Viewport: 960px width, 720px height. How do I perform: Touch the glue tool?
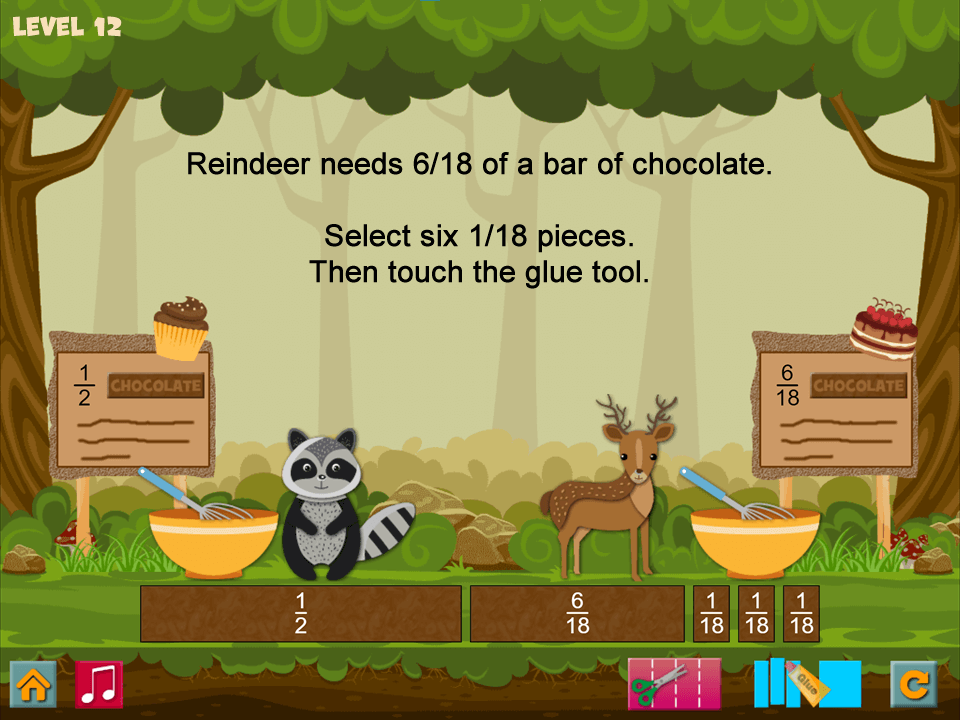(806, 684)
